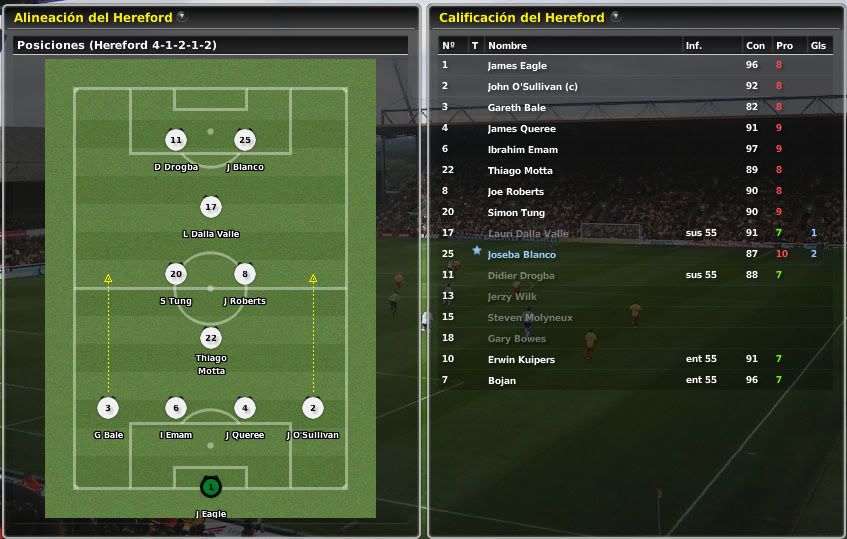847x539 pixels.
Task: Select D Drogba's number 11 token
Action: coord(176,140)
